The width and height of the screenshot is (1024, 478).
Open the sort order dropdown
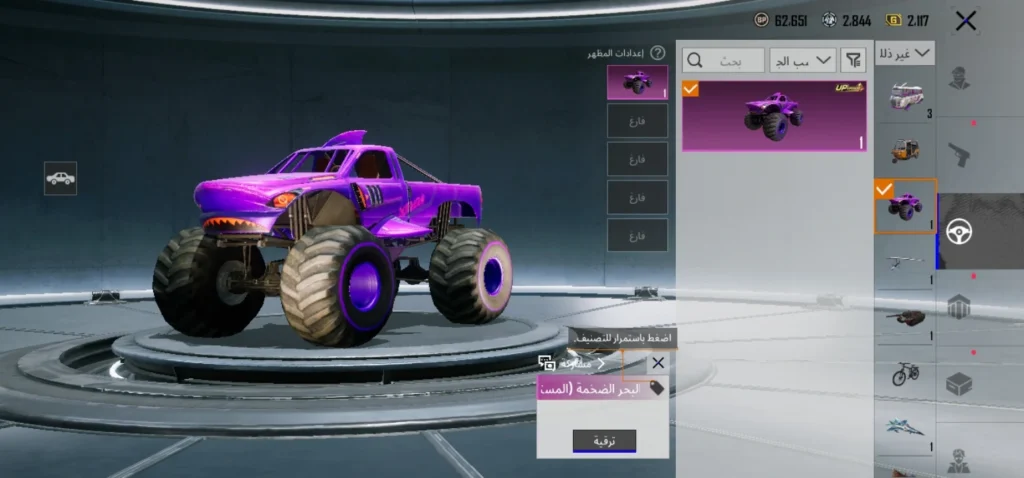pyautogui.click(x=802, y=61)
